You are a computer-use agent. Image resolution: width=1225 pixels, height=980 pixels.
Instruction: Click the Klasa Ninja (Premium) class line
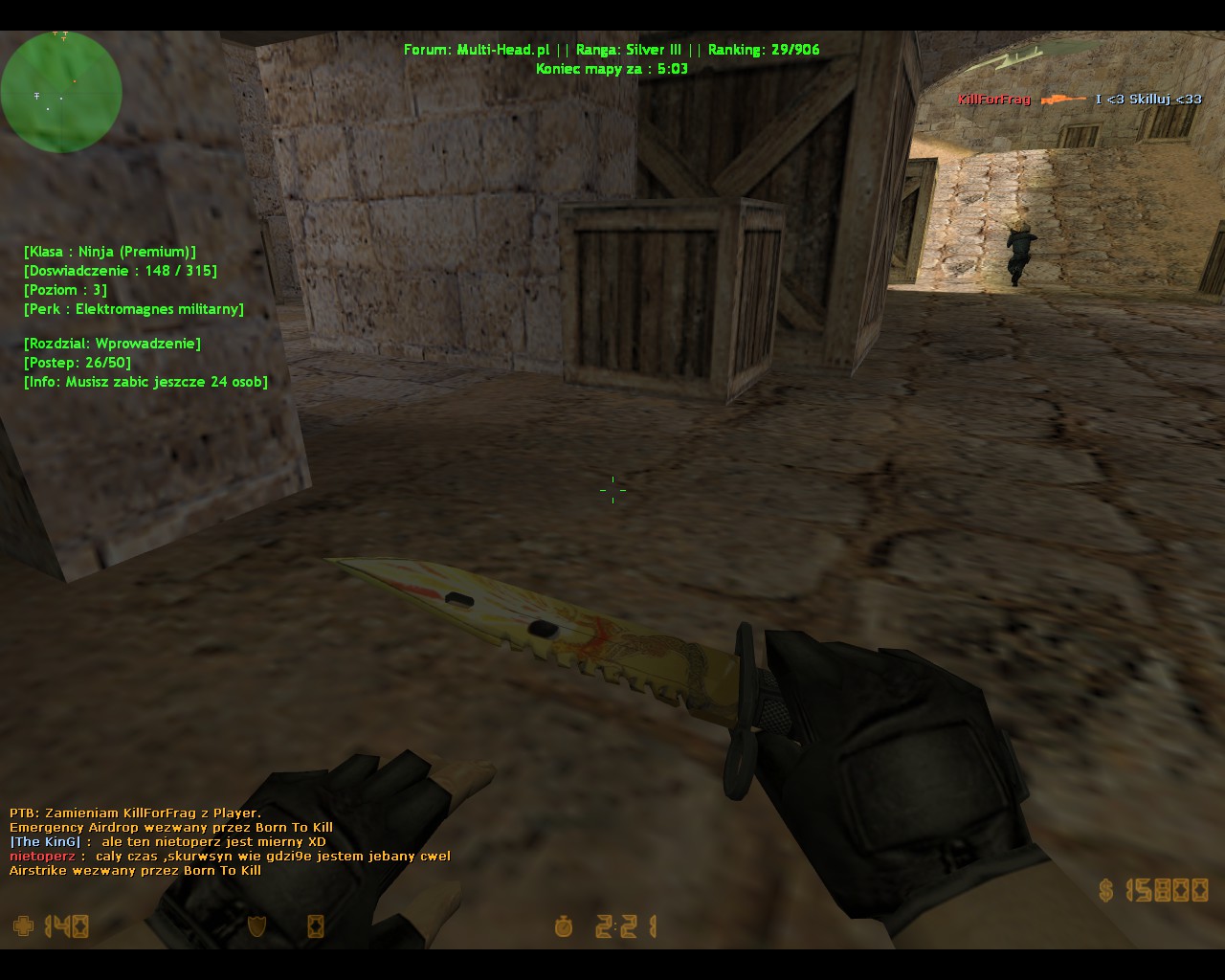click(110, 252)
